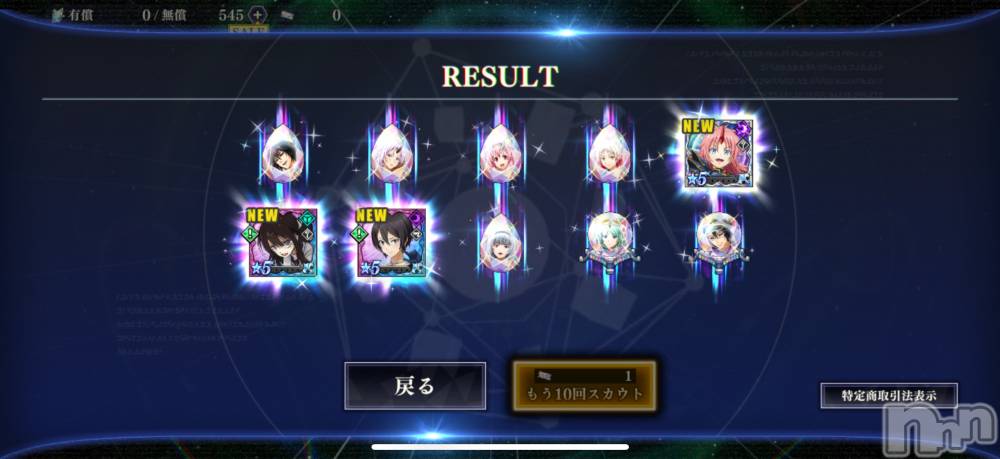Select the orb with the green-haired character
Screen dimensions: 1000x459
(x=607, y=238)
